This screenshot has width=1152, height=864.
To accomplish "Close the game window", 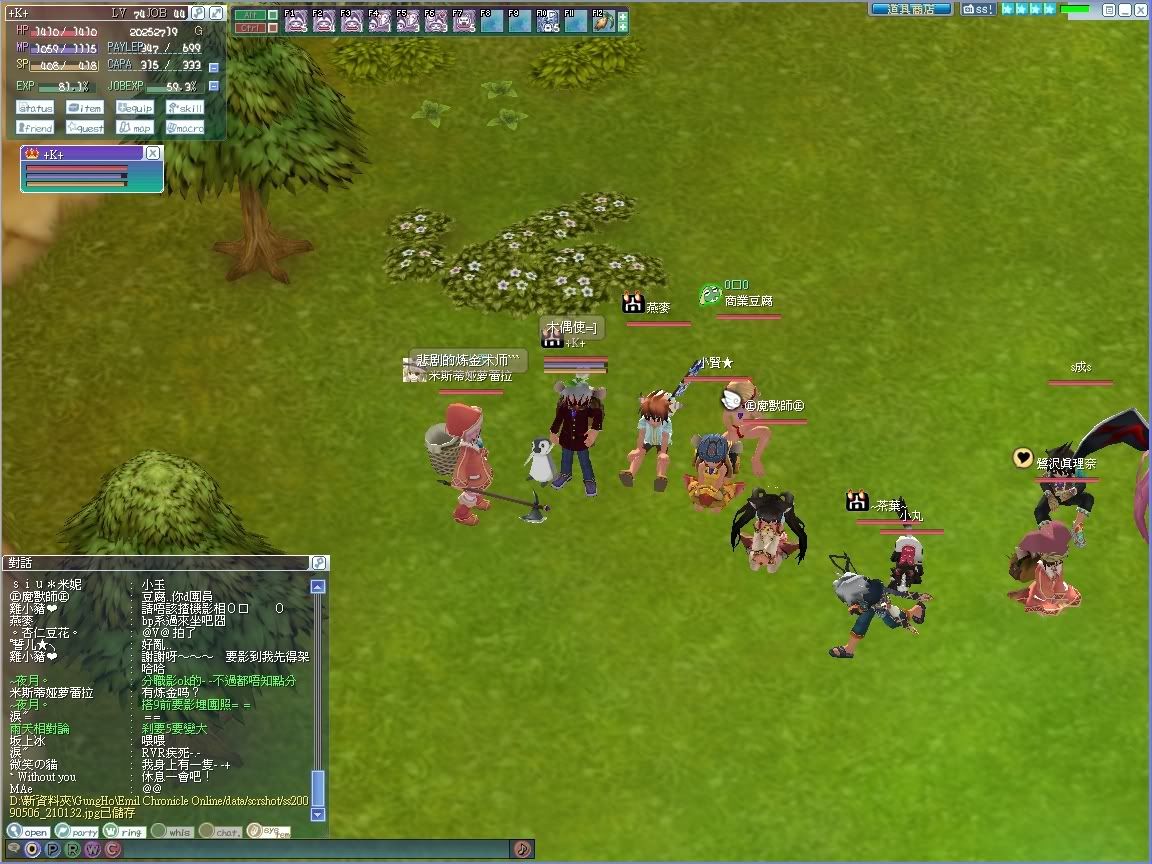I will click(x=1140, y=9).
